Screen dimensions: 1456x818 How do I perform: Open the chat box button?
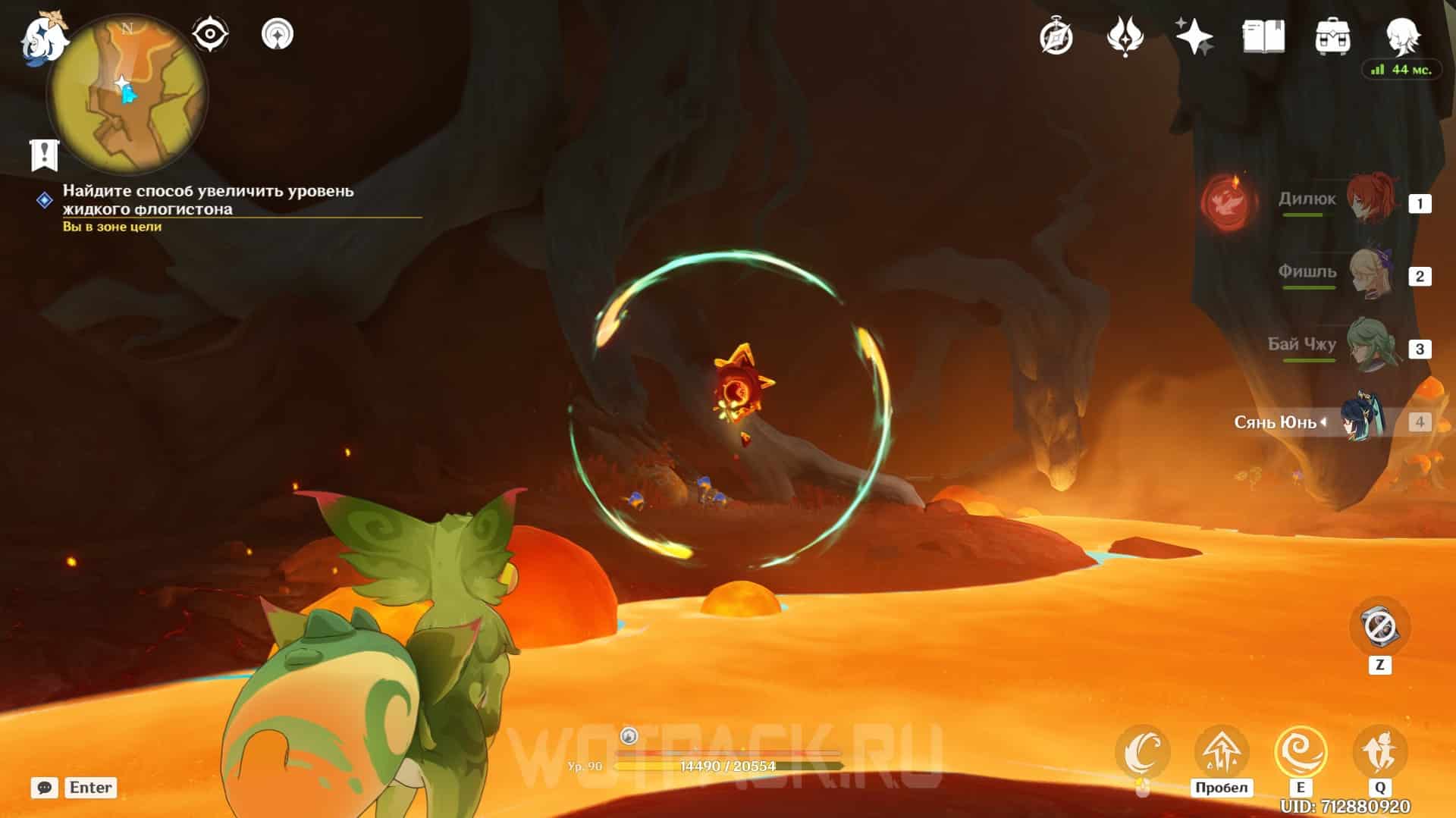tap(45, 788)
